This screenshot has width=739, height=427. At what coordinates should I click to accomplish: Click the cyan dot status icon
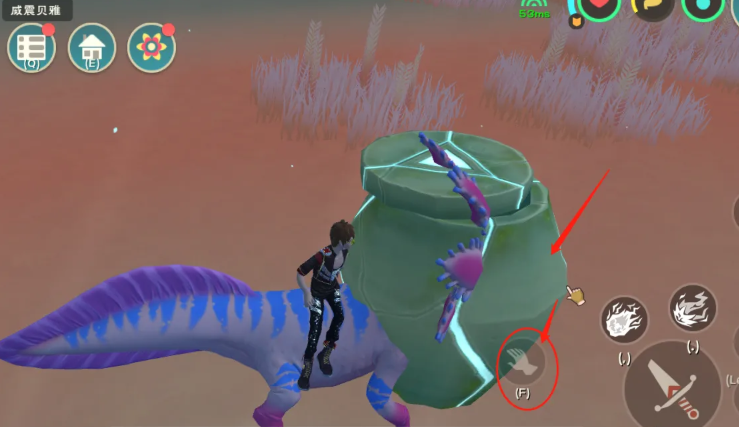(703, 8)
